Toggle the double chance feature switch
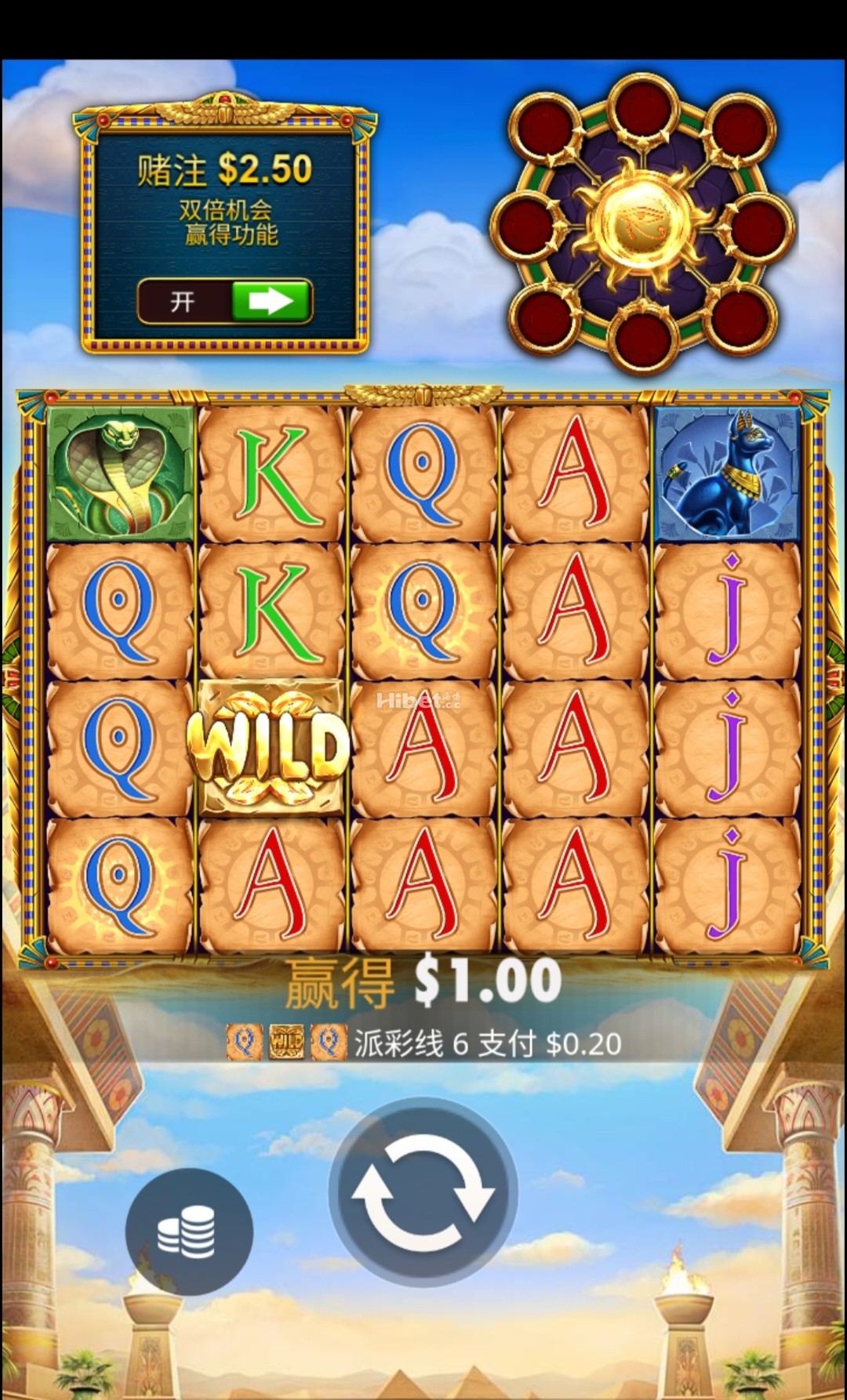This screenshot has height=1400, width=847. point(225,302)
